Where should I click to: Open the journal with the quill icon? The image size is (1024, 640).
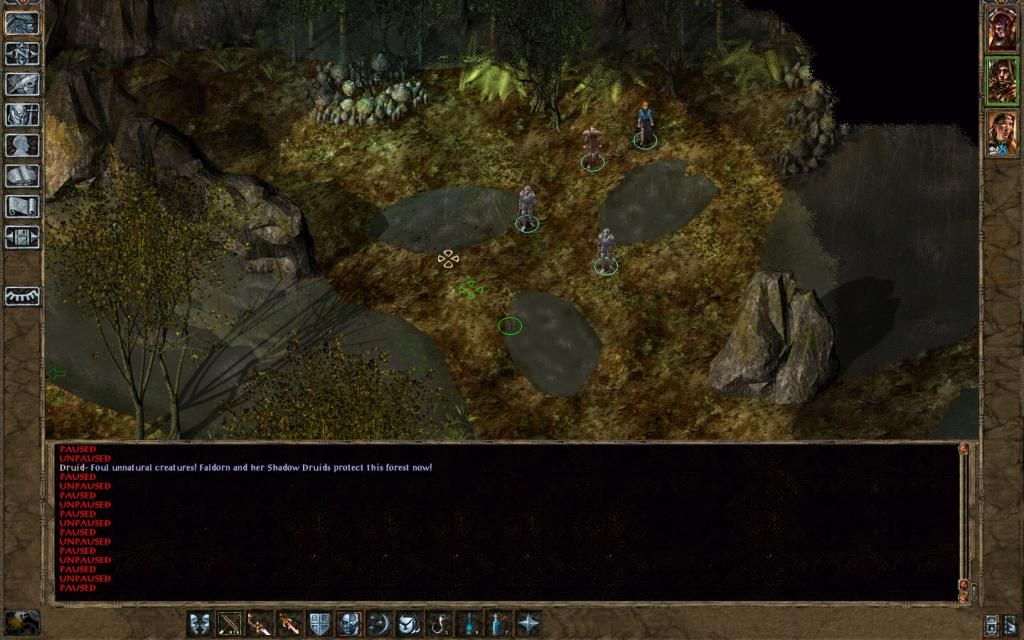coord(22,84)
